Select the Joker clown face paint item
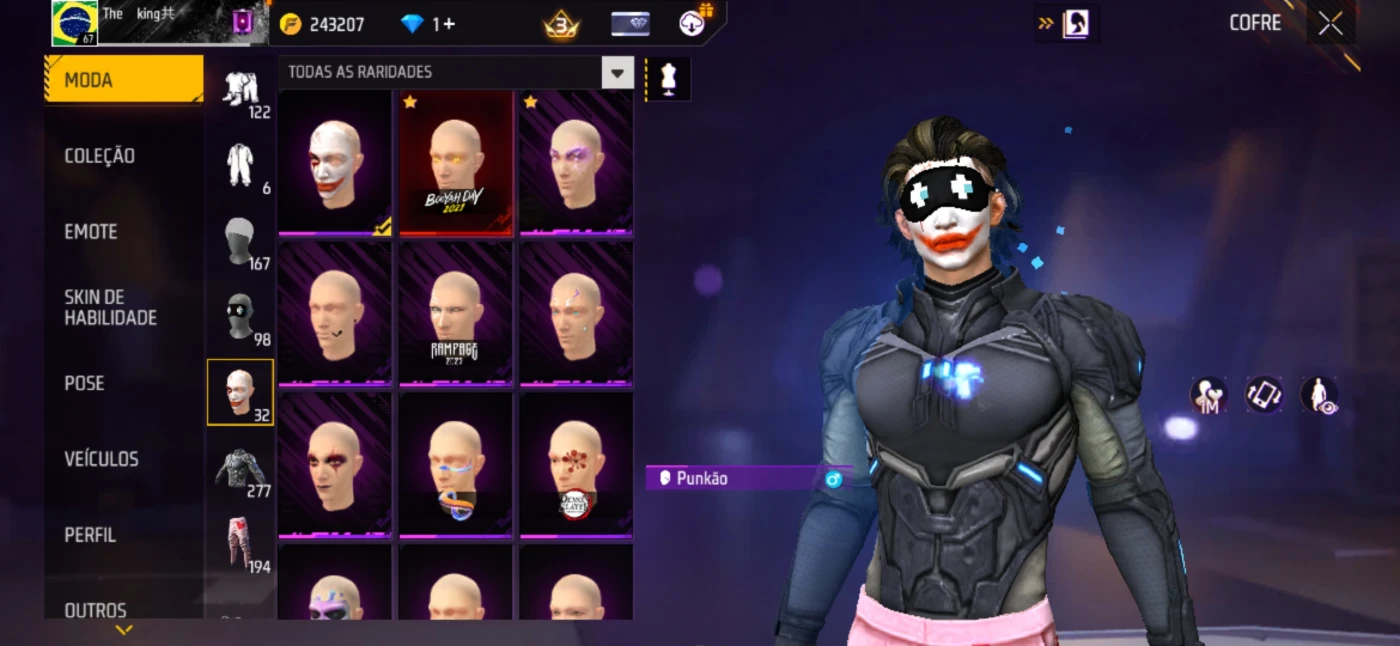The height and width of the screenshot is (646, 1400). pyautogui.click(x=335, y=164)
